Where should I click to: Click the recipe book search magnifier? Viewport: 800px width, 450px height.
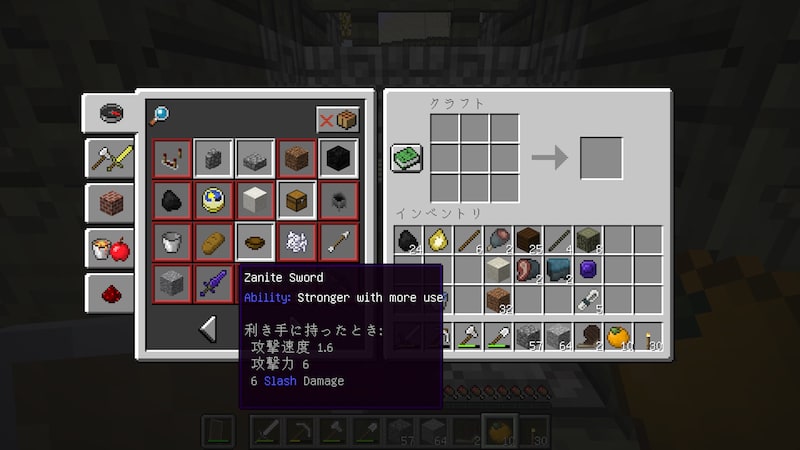coord(160,116)
